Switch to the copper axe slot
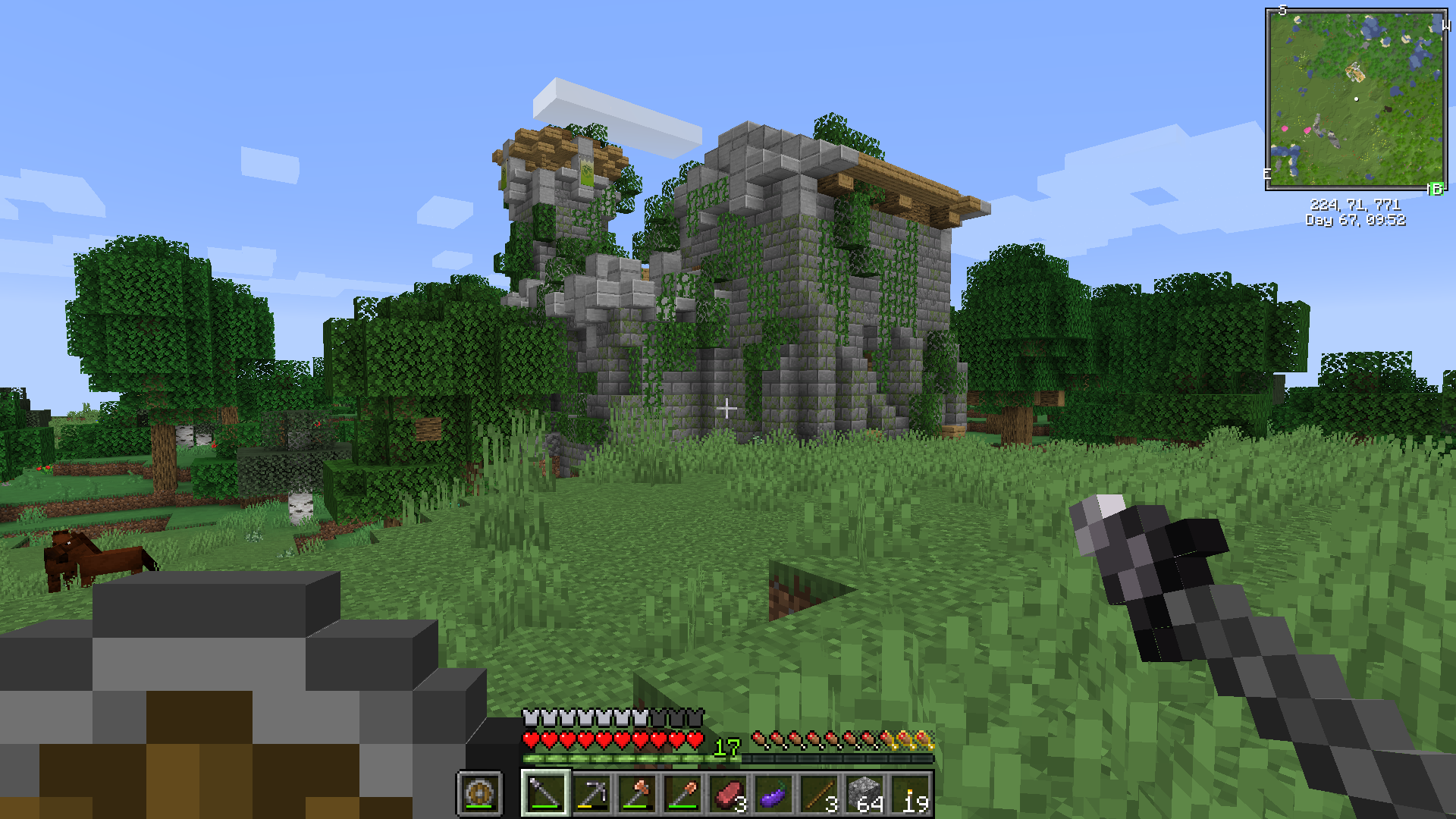Image resolution: width=1456 pixels, height=819 pixels. tap(637, 794)
